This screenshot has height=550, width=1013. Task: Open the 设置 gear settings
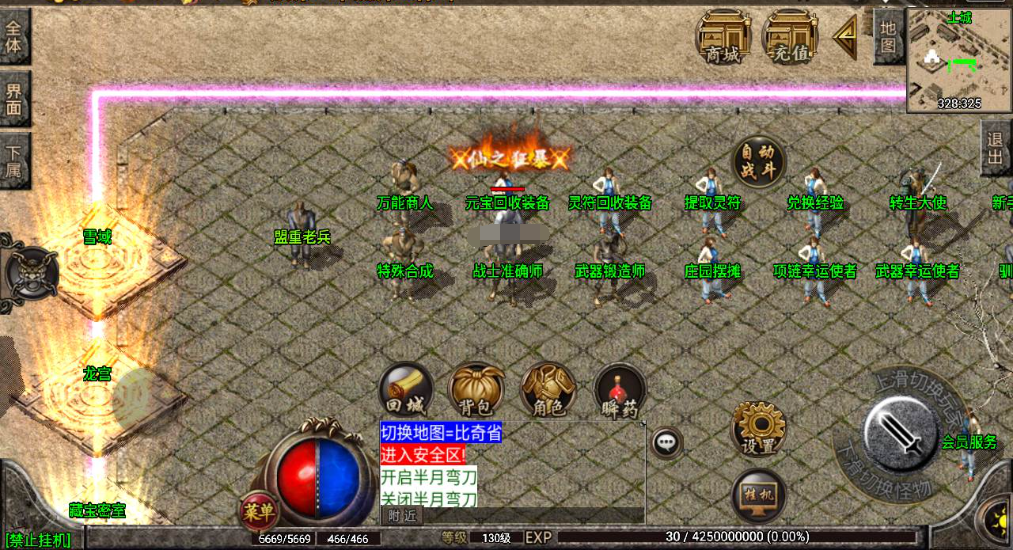coord(758,429)
